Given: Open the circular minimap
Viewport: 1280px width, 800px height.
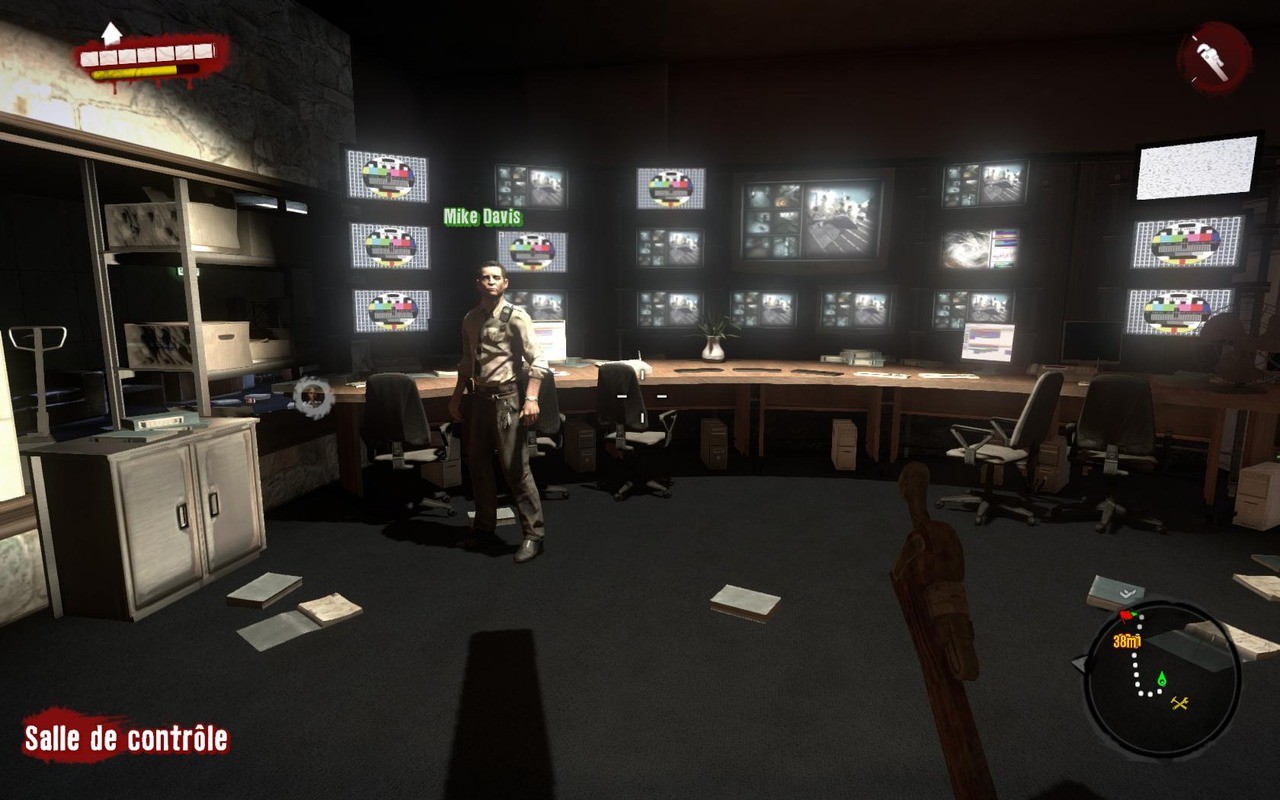Looking at the screenshot, I should point(1162,677).
